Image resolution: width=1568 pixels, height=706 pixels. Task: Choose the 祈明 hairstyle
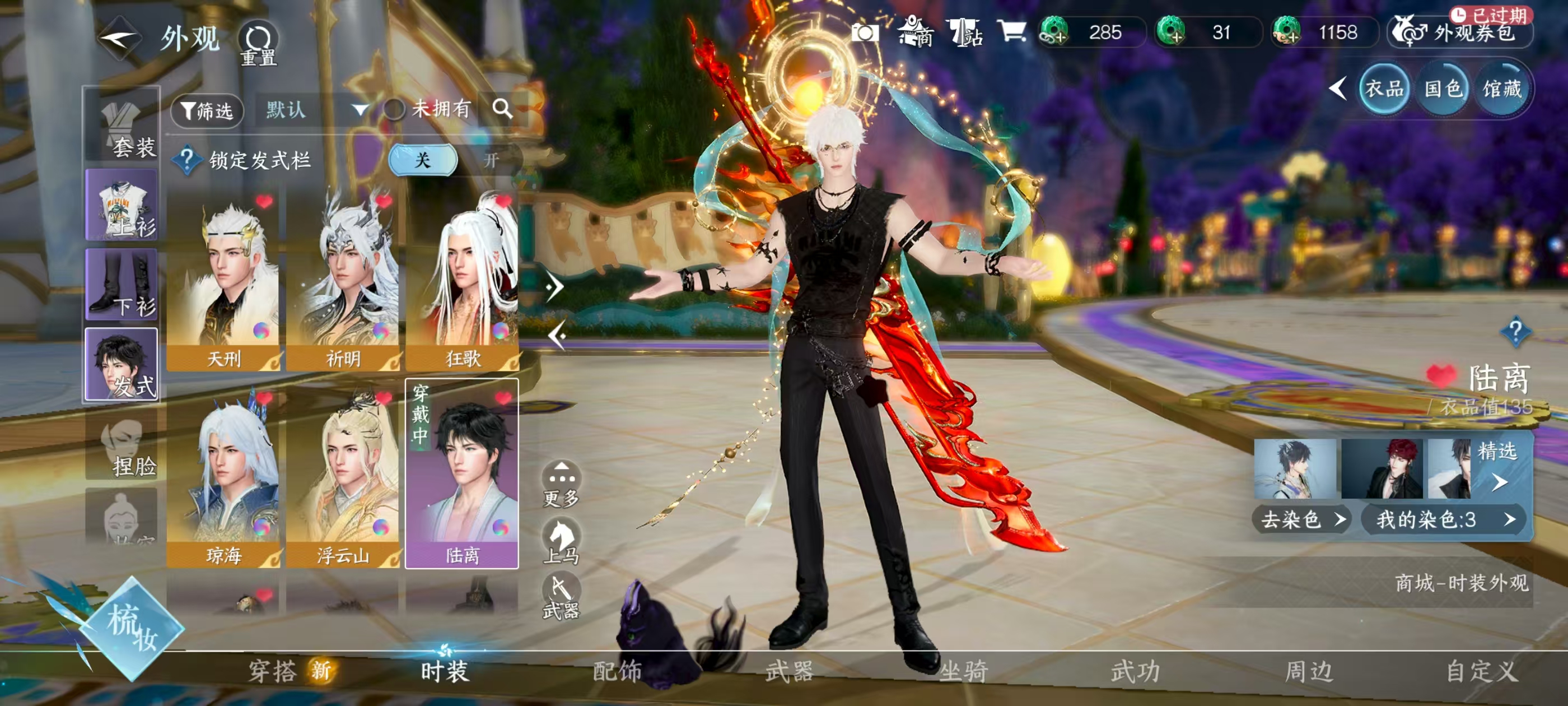coord(343,280)
